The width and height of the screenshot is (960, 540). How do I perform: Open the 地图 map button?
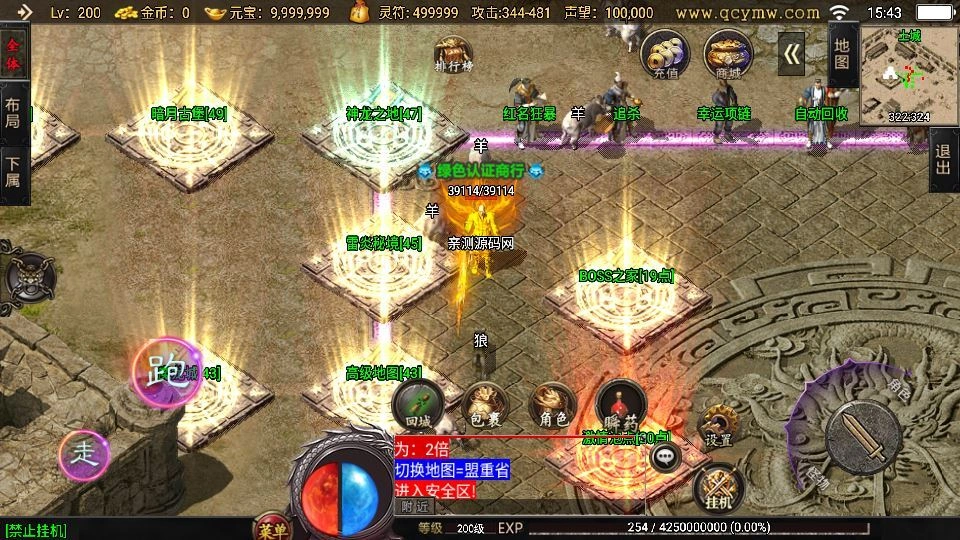pyautogui.click(x=842, y=55)
